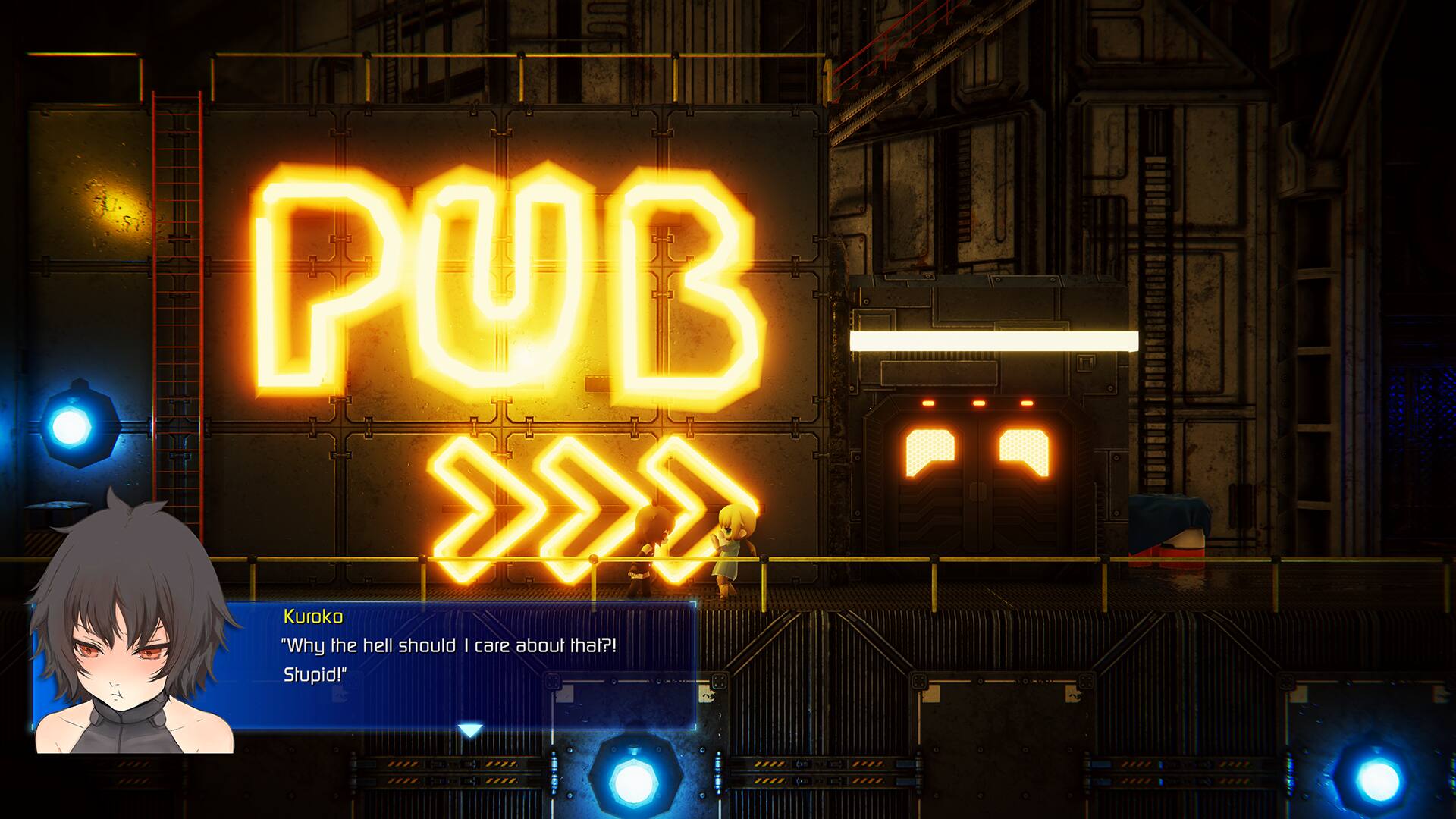Click the middle orange indicator light on the doorframe
Viewport: 1456px width, 819px height.
click(x=978, y=403)
